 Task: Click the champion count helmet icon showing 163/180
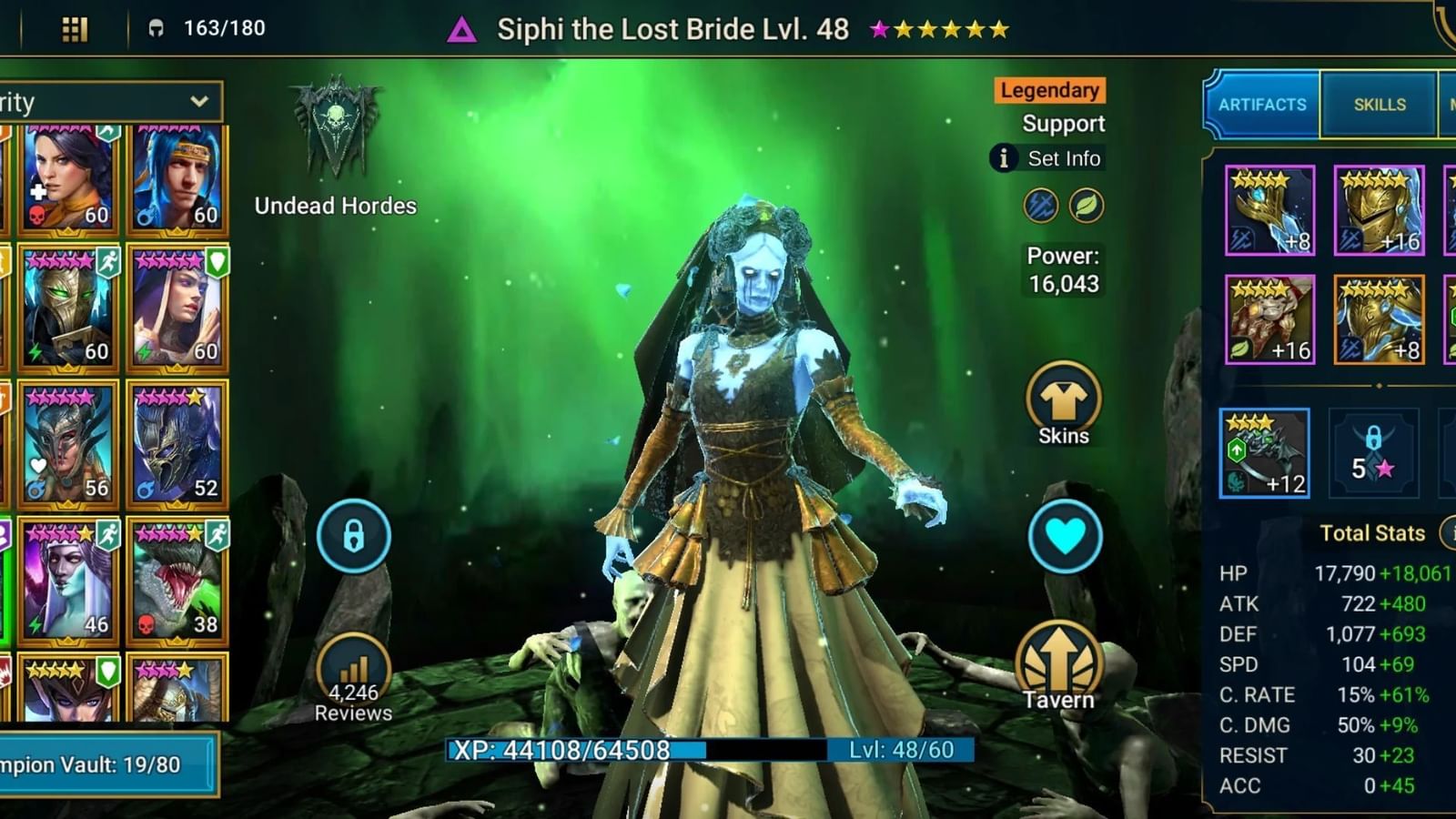pos(157,27)
